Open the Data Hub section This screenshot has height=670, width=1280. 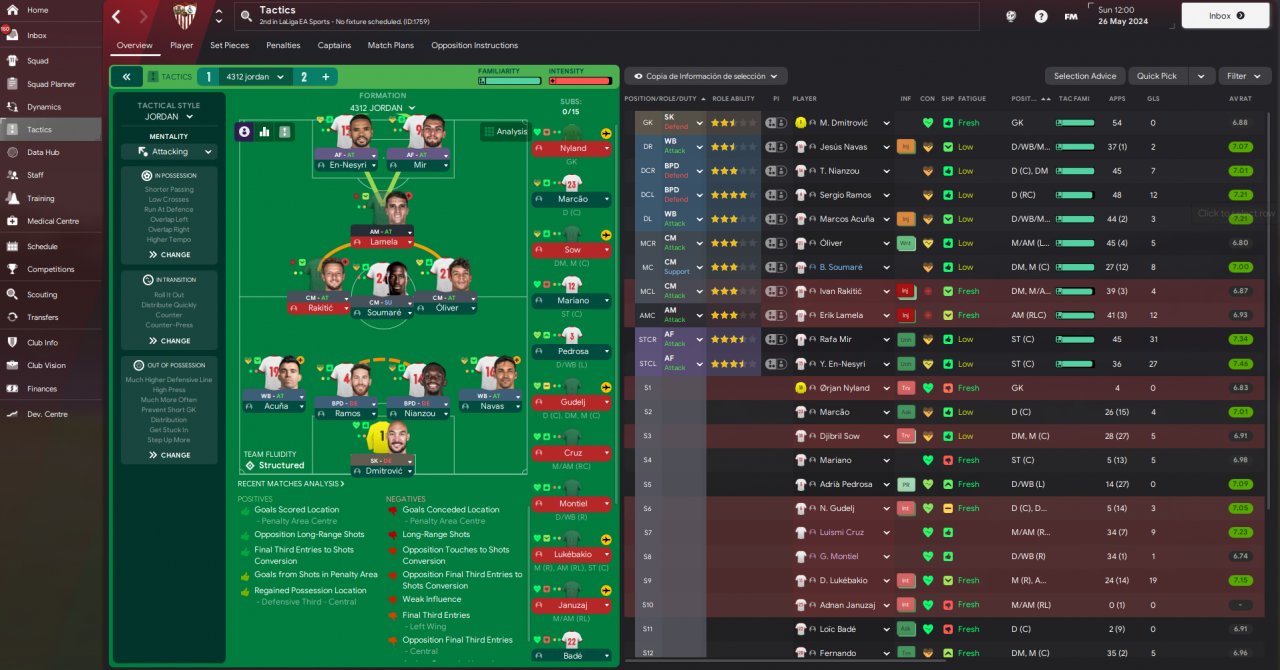click(x=43, y=152)
